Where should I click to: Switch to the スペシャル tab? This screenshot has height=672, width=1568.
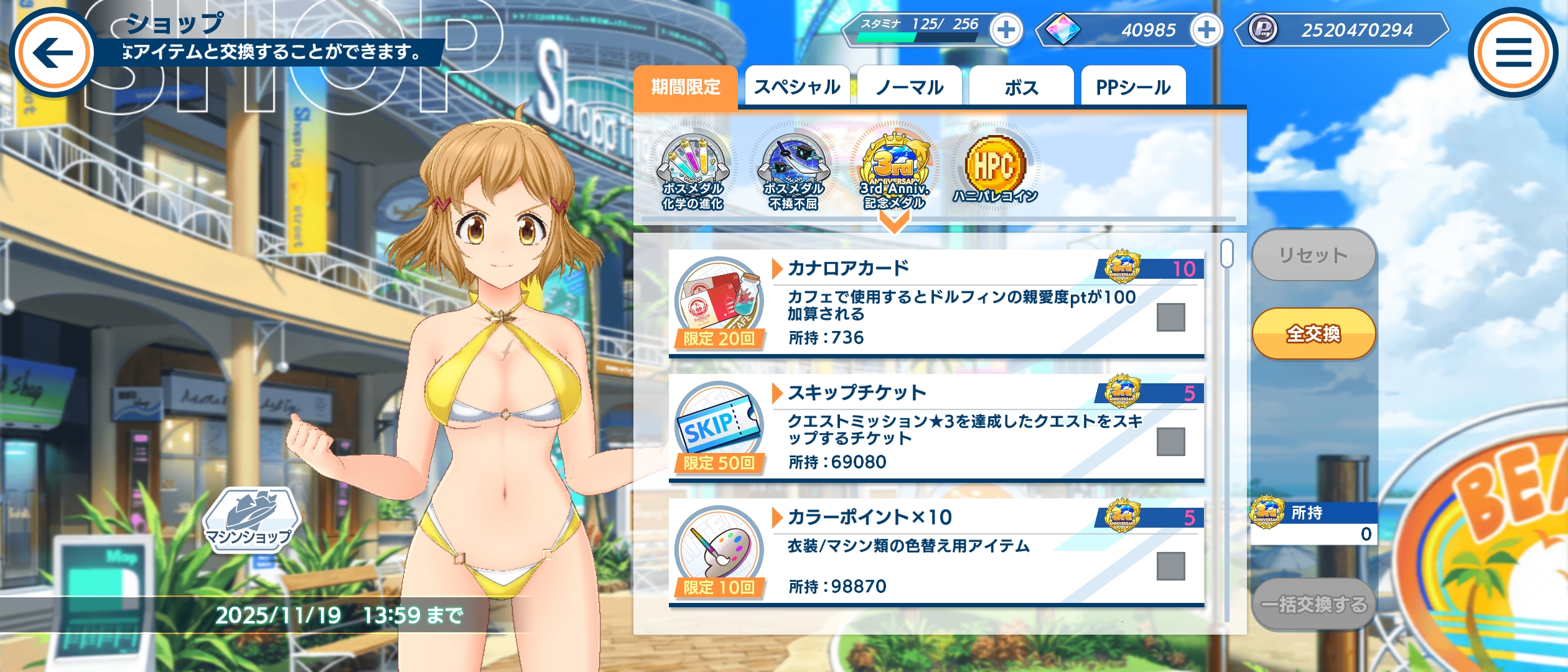point(797,87)
